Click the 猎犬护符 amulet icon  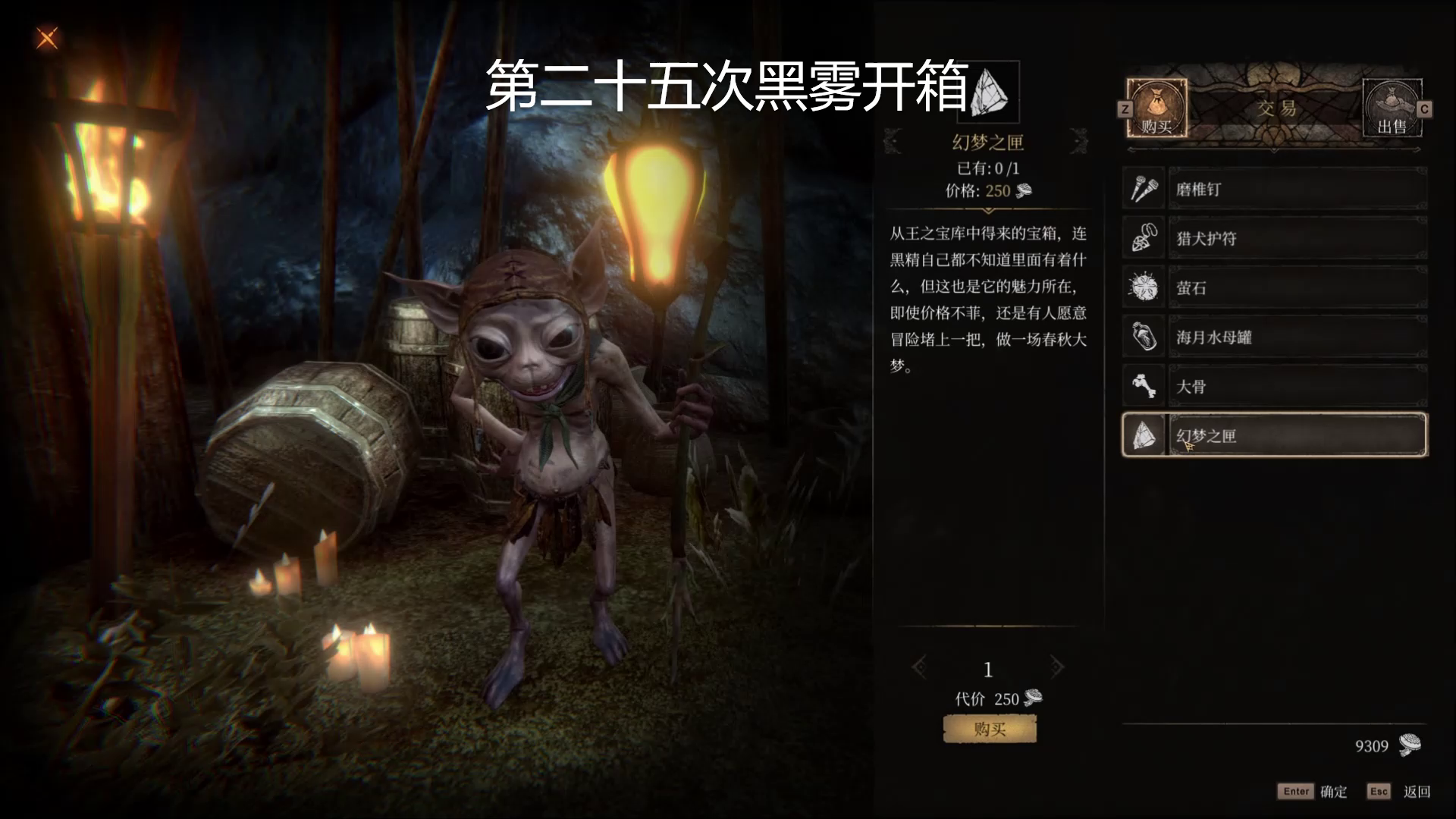(x=1144, y=238)
